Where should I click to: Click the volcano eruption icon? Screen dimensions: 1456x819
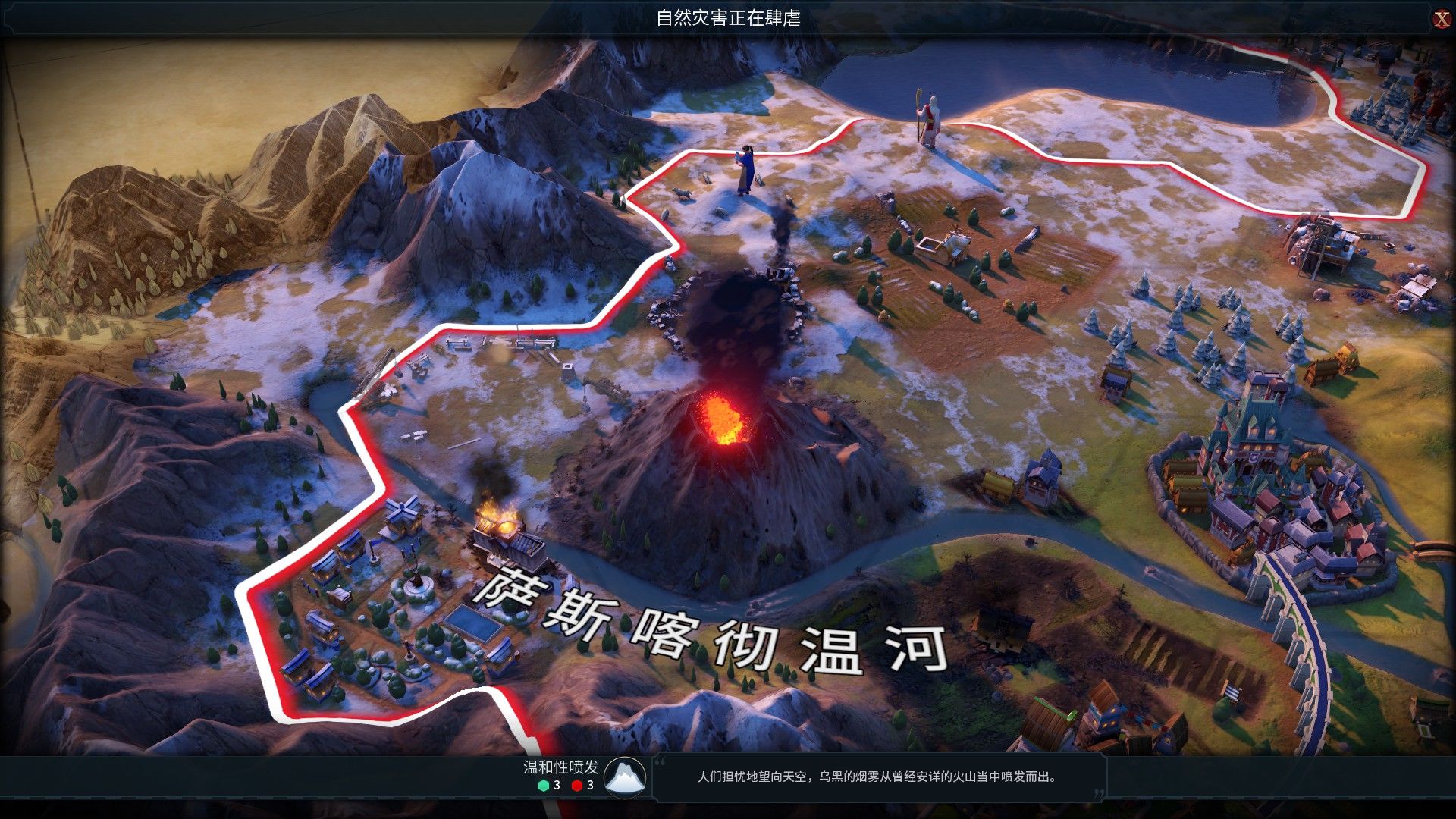pos(625,776)
